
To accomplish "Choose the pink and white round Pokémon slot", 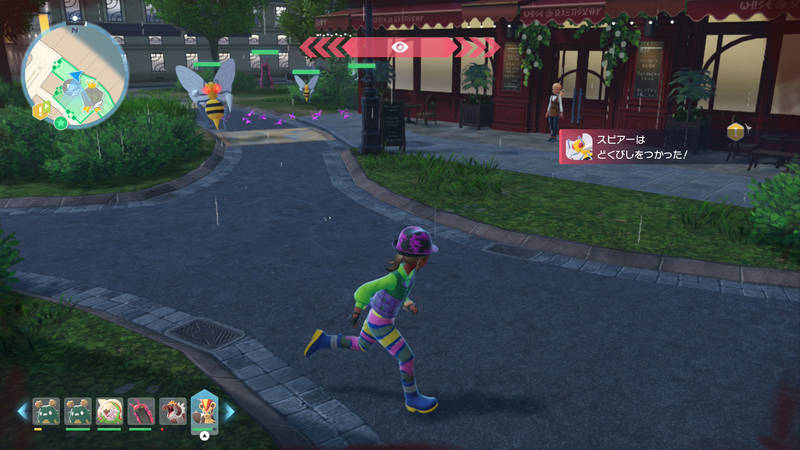I will pos(109,410).
